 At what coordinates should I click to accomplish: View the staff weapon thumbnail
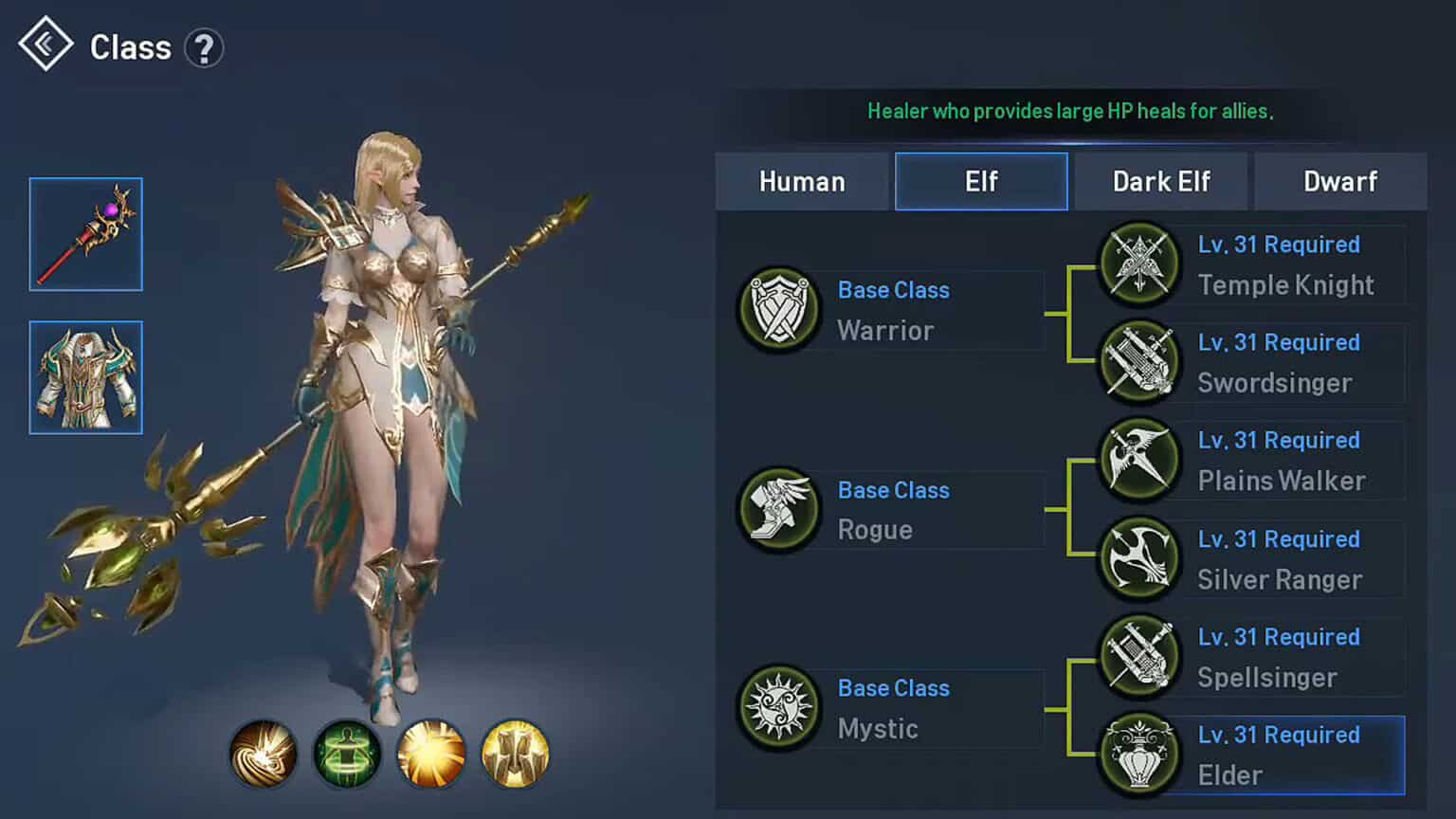[x=85, y=233]
